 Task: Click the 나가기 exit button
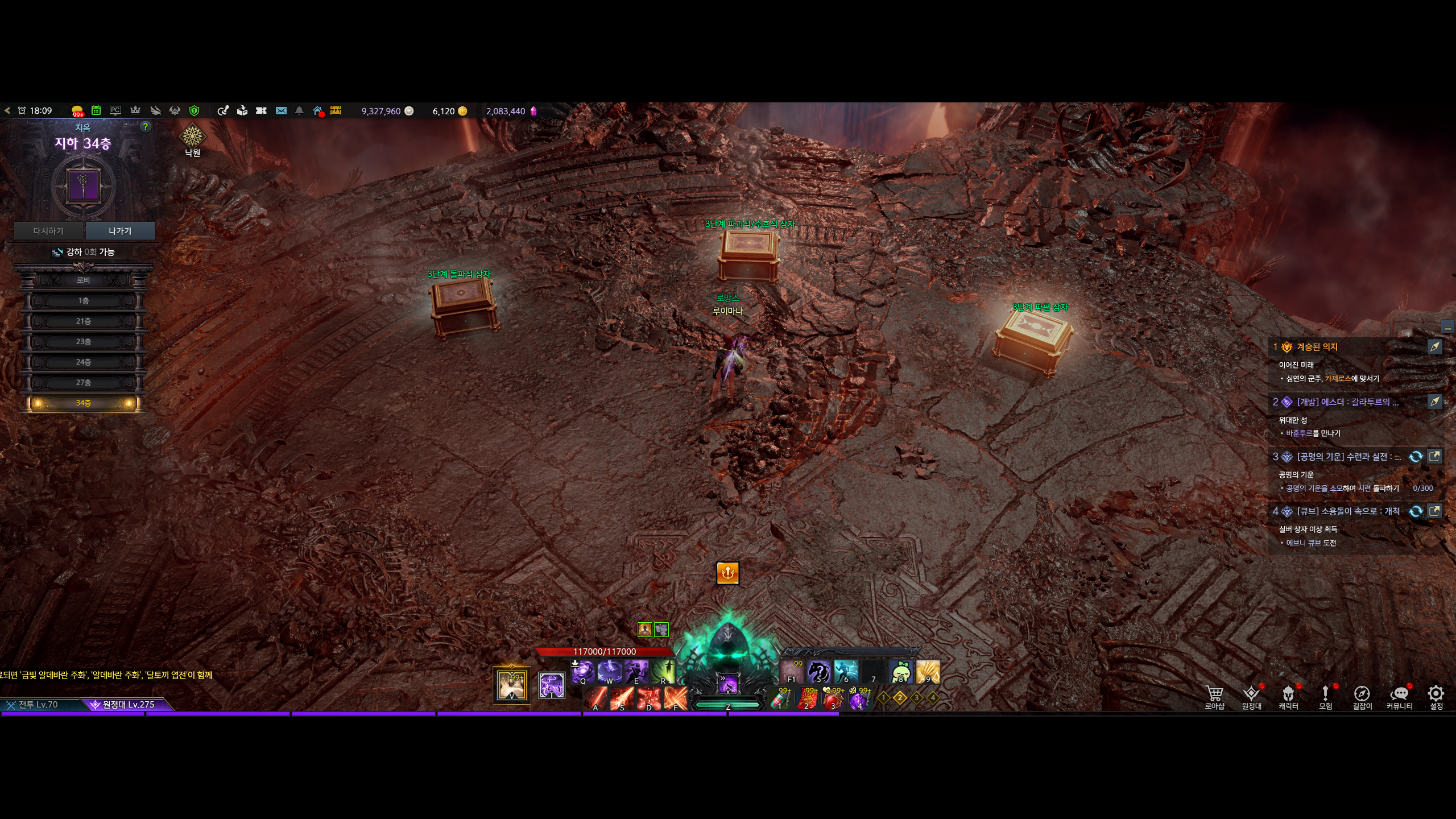pos(120,231)
